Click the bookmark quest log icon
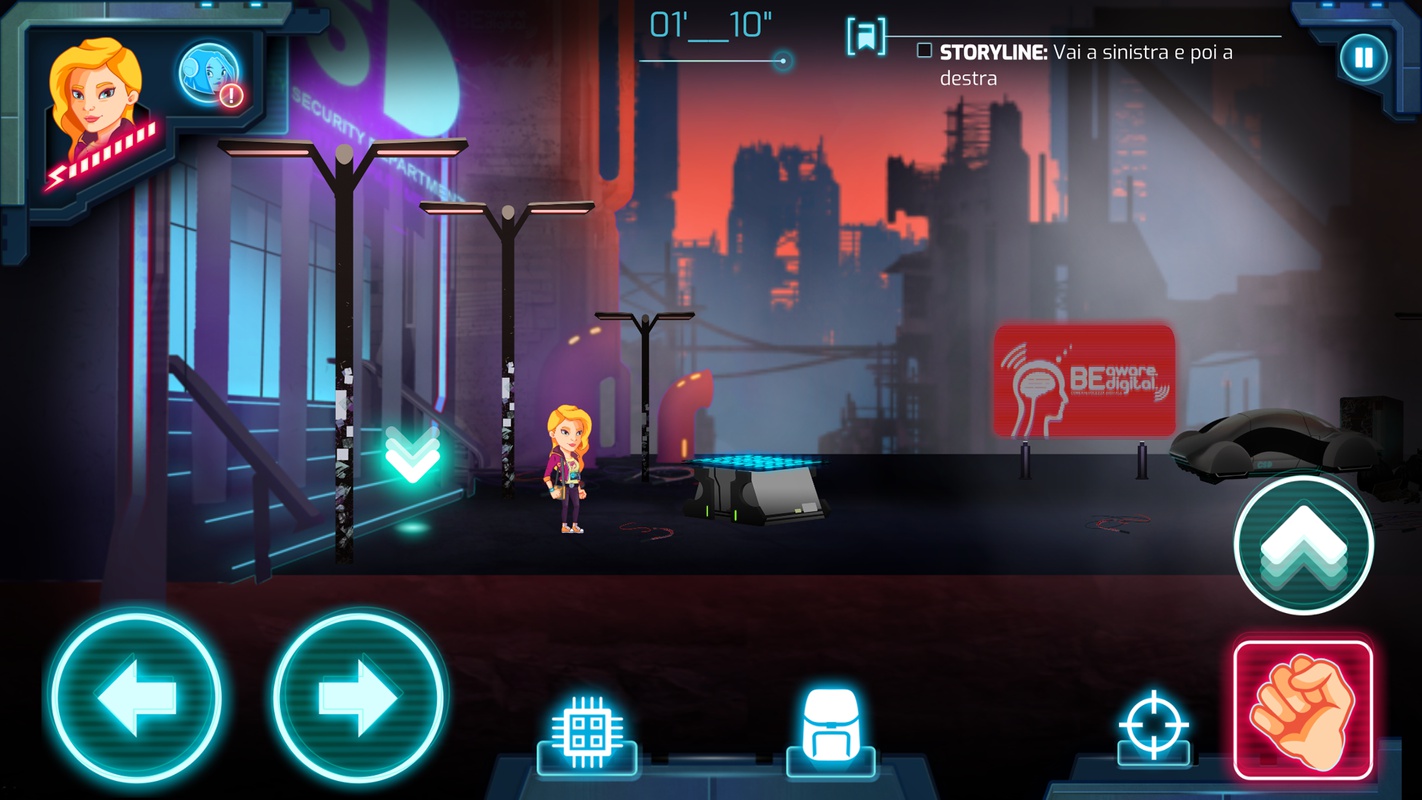Image resolution: width=1422 pixels, height=800 pixels. 865,36
